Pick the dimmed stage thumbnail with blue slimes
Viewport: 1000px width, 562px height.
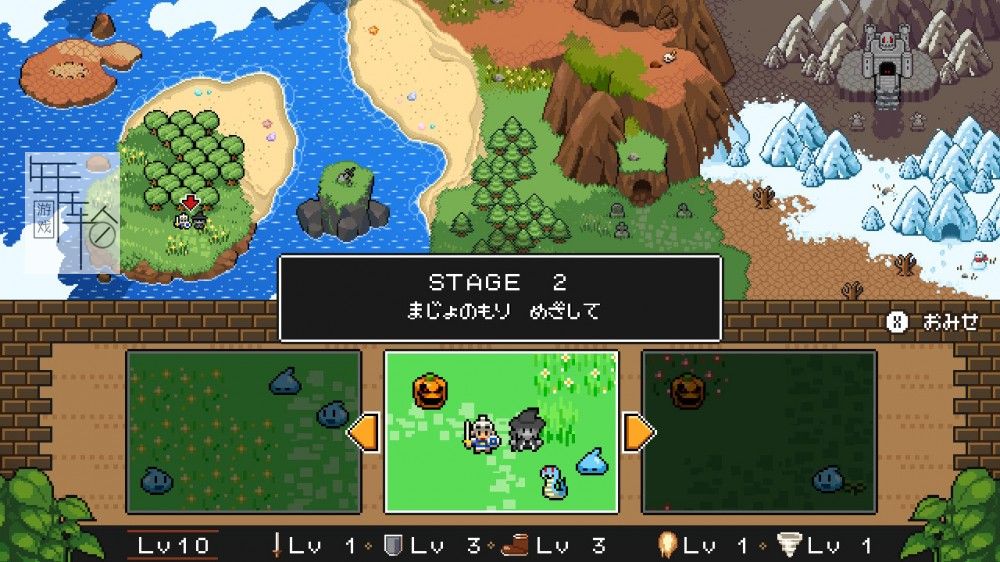(243, 431)
